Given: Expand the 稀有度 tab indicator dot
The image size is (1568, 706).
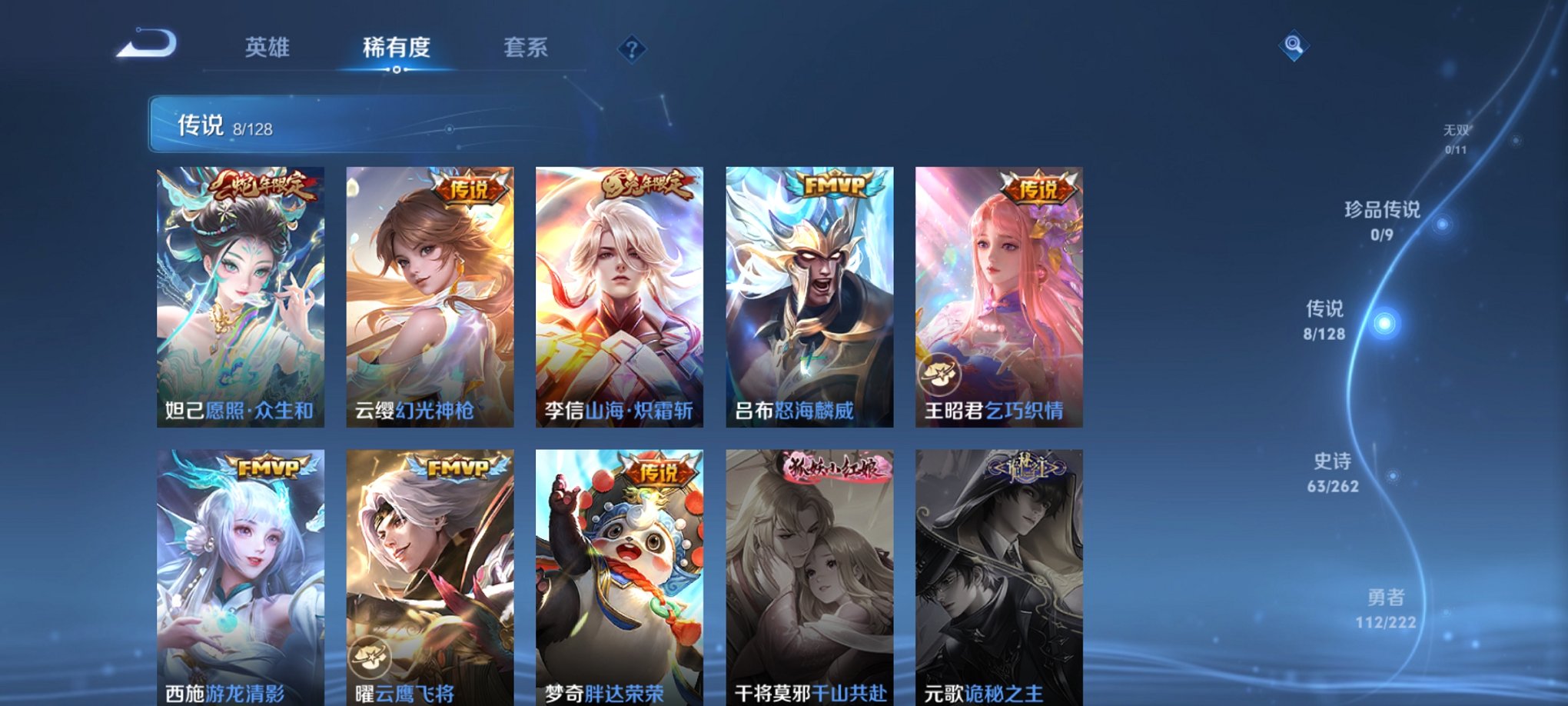Looking at the screenshot, I should pos(396,69).
